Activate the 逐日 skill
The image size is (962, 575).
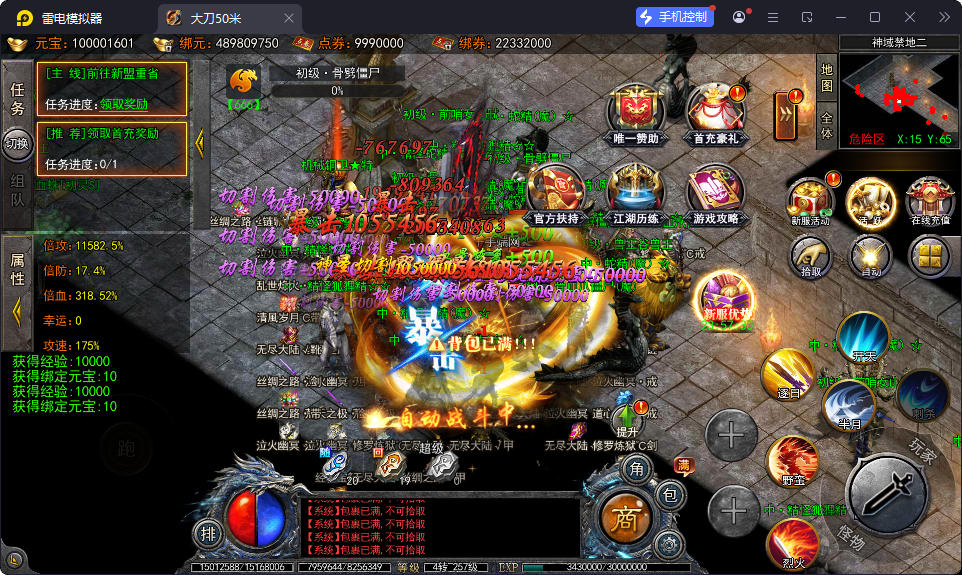pyautogui.click(x=787, y=377)
